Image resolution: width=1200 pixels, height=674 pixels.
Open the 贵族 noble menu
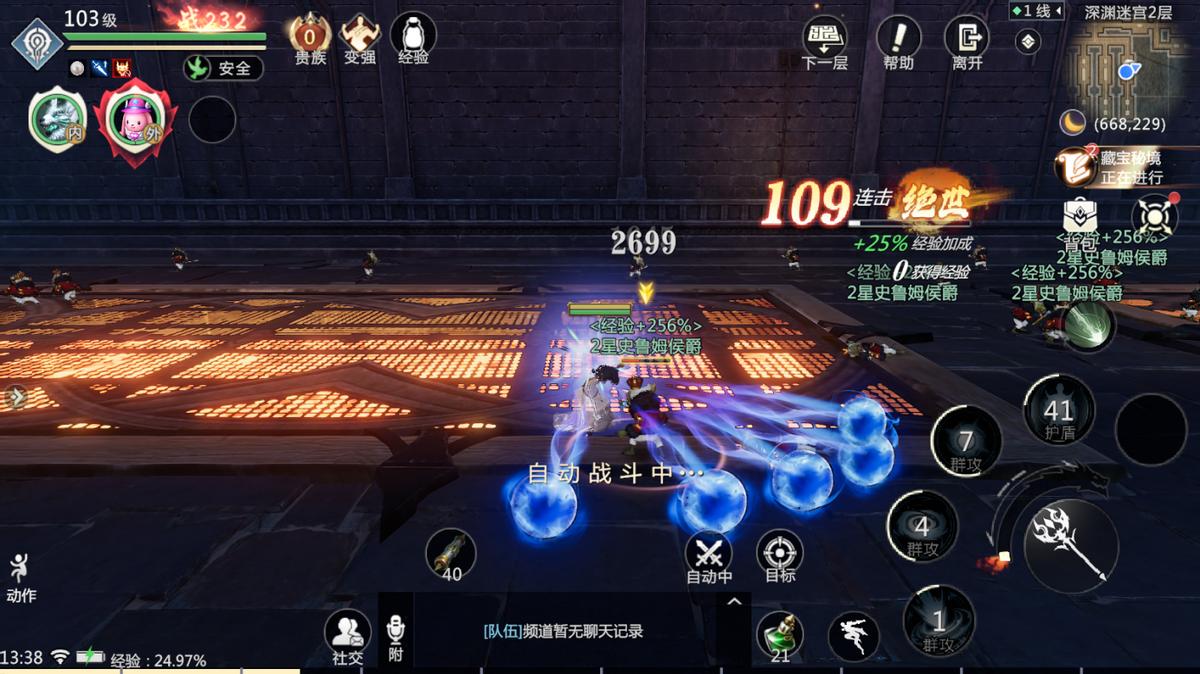(x=310, y=38)
